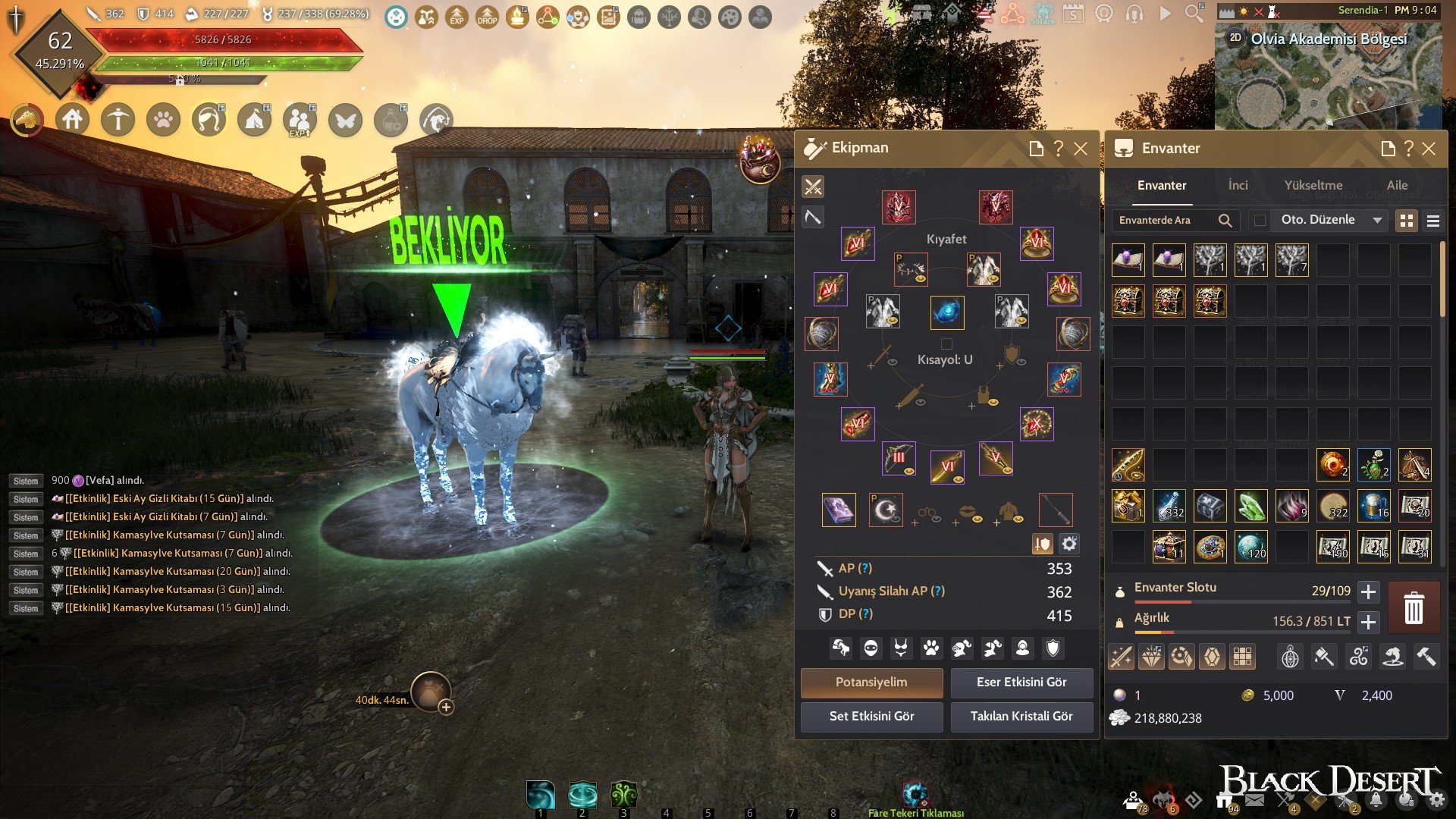1456x819 pixels.
Task: Select the Aile tab
Action: [1397, 185]
